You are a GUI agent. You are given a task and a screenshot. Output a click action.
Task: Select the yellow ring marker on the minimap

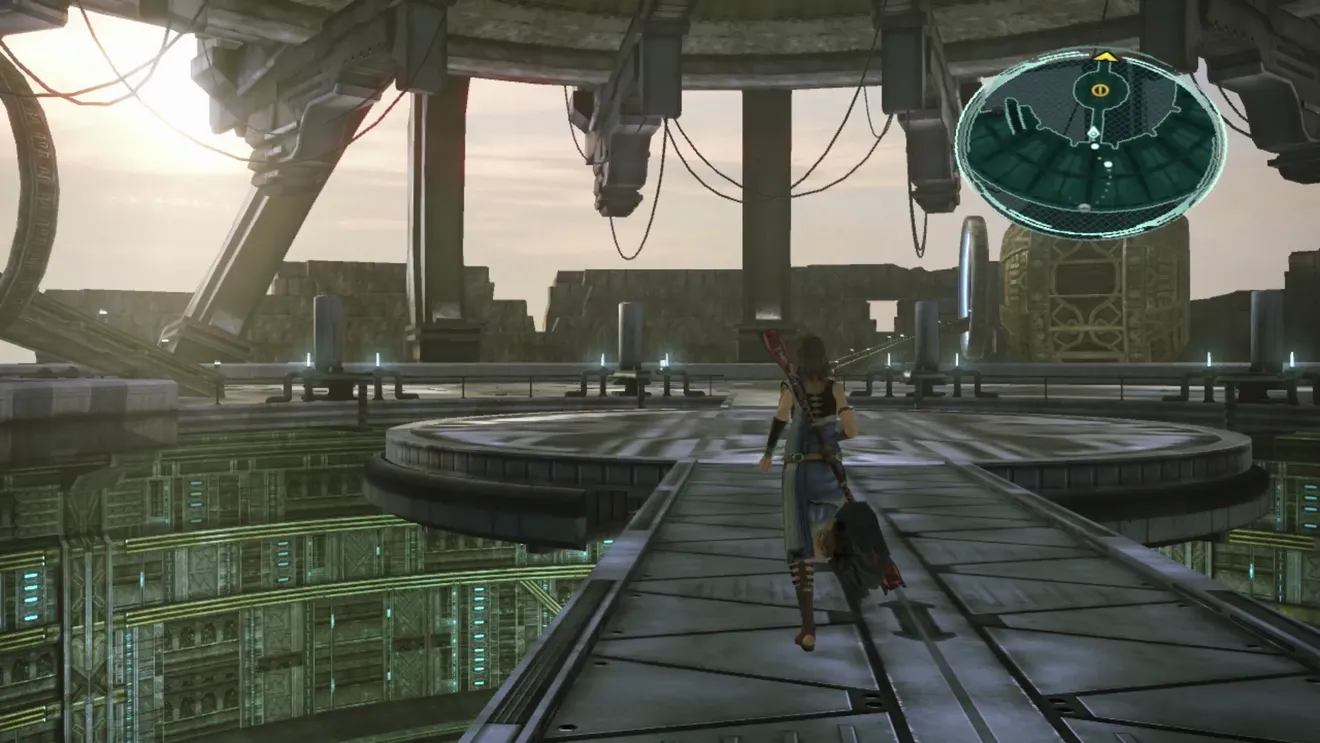point(1099,90)
